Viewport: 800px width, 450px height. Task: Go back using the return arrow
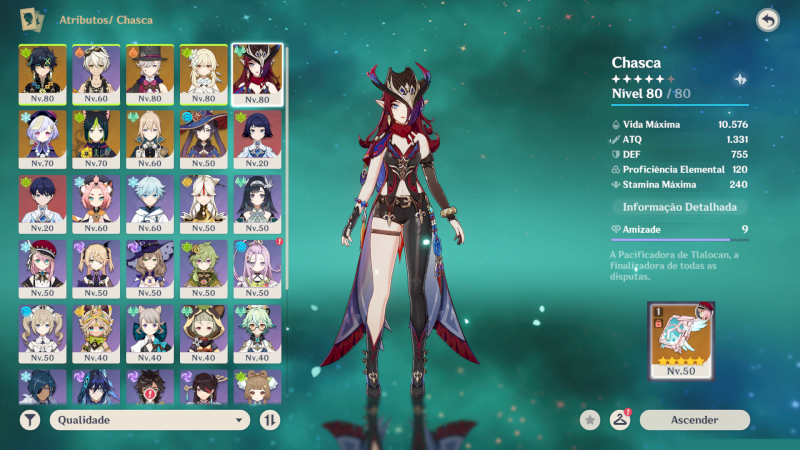tap(767, 20)
